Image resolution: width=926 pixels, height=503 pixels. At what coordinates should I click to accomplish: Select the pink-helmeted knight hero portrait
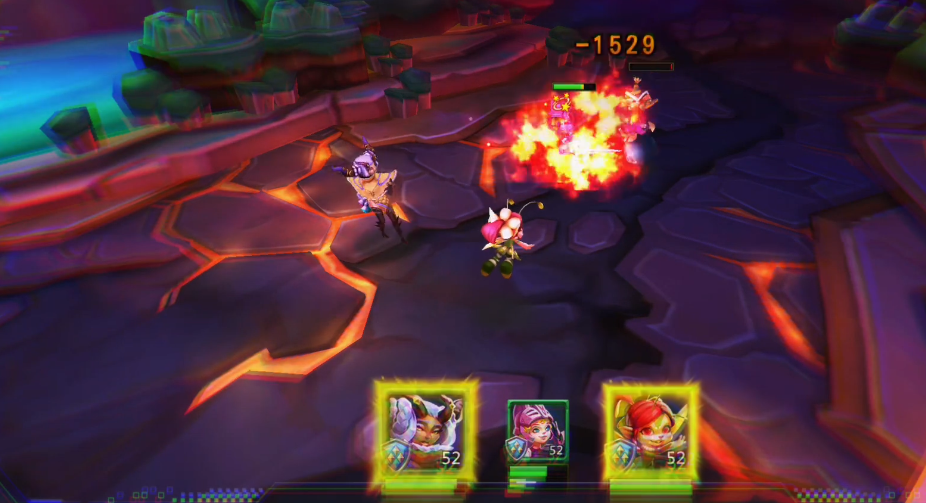click(537, 431)
